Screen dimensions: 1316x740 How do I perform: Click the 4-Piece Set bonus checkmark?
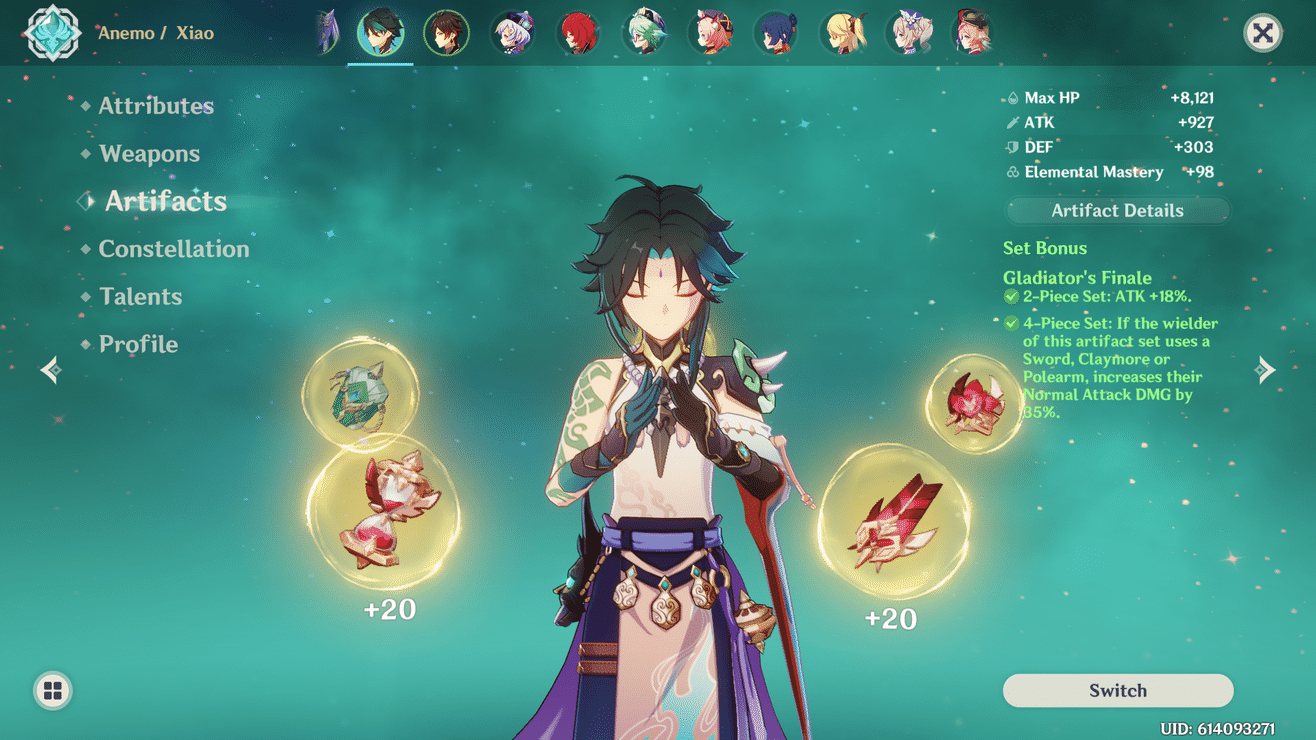coord(1012,324)
